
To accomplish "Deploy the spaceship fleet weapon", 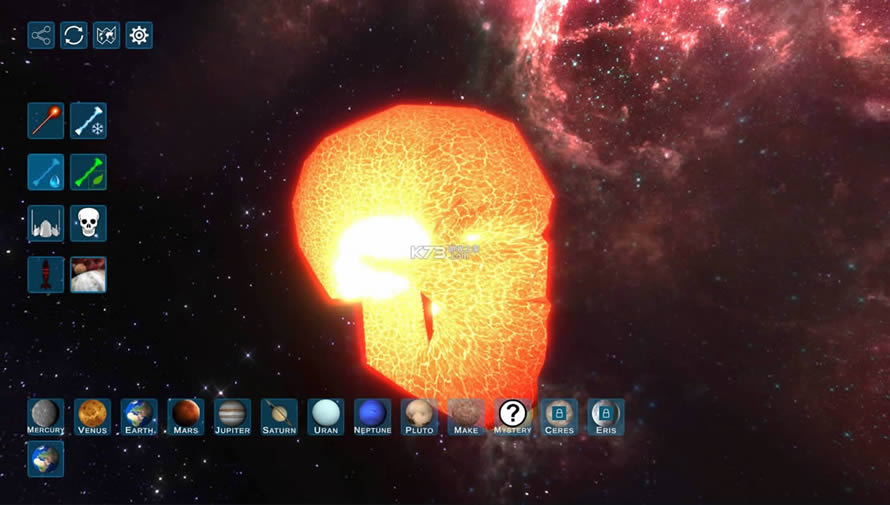I will pyautogui.click(x=46, y=223).
